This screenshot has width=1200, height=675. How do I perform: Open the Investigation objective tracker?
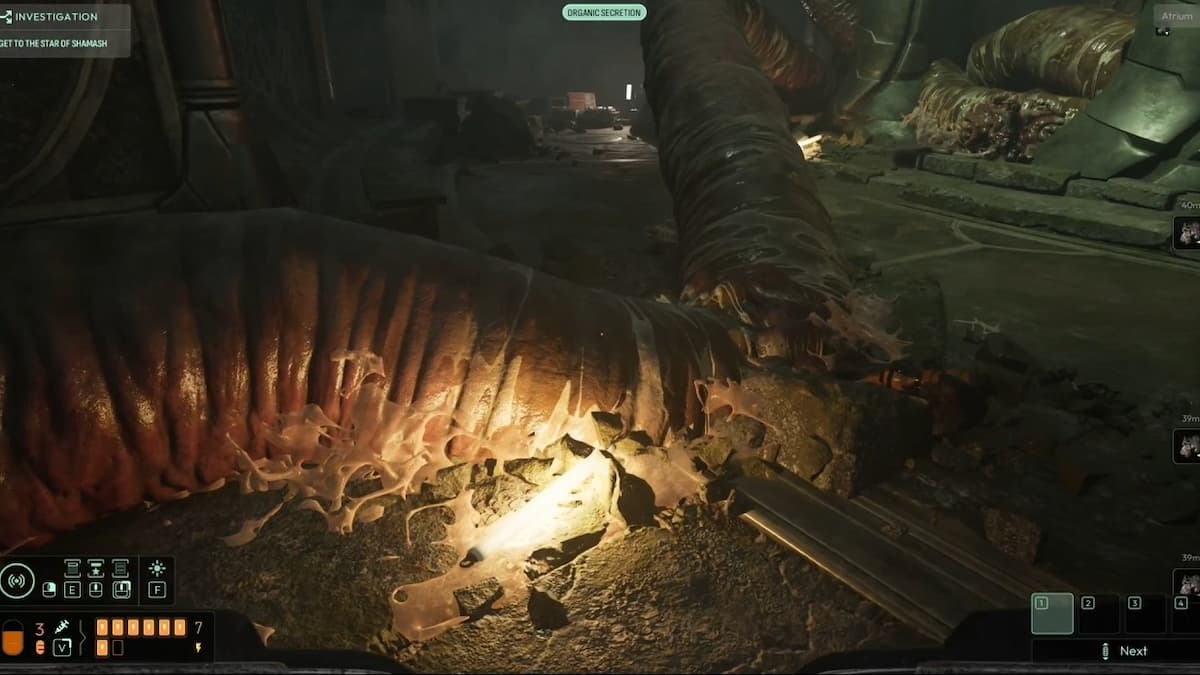(55, 17)
